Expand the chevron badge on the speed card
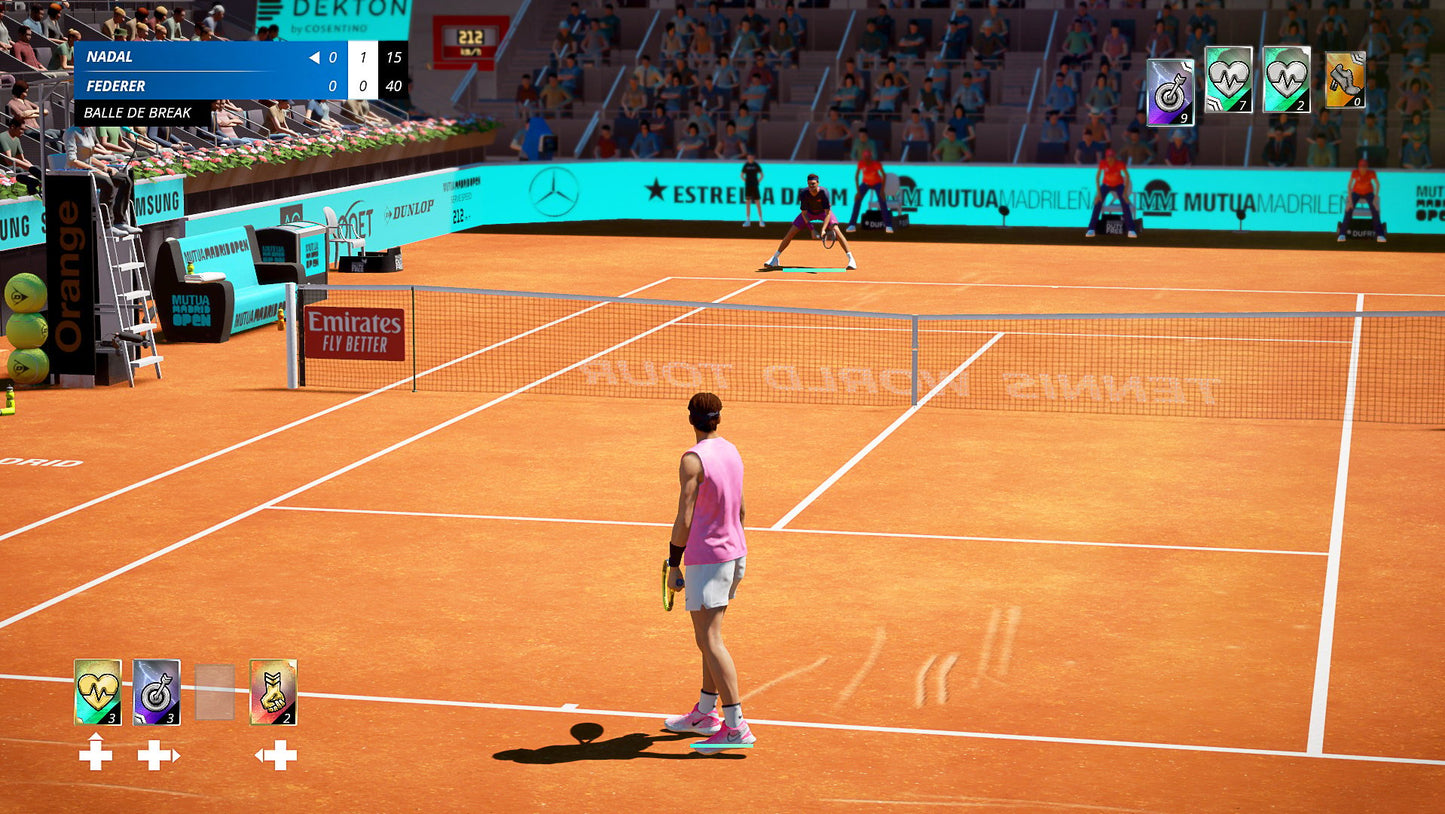The height and width of the screenshot is (814, 1445). click(x=1357, y=57)
